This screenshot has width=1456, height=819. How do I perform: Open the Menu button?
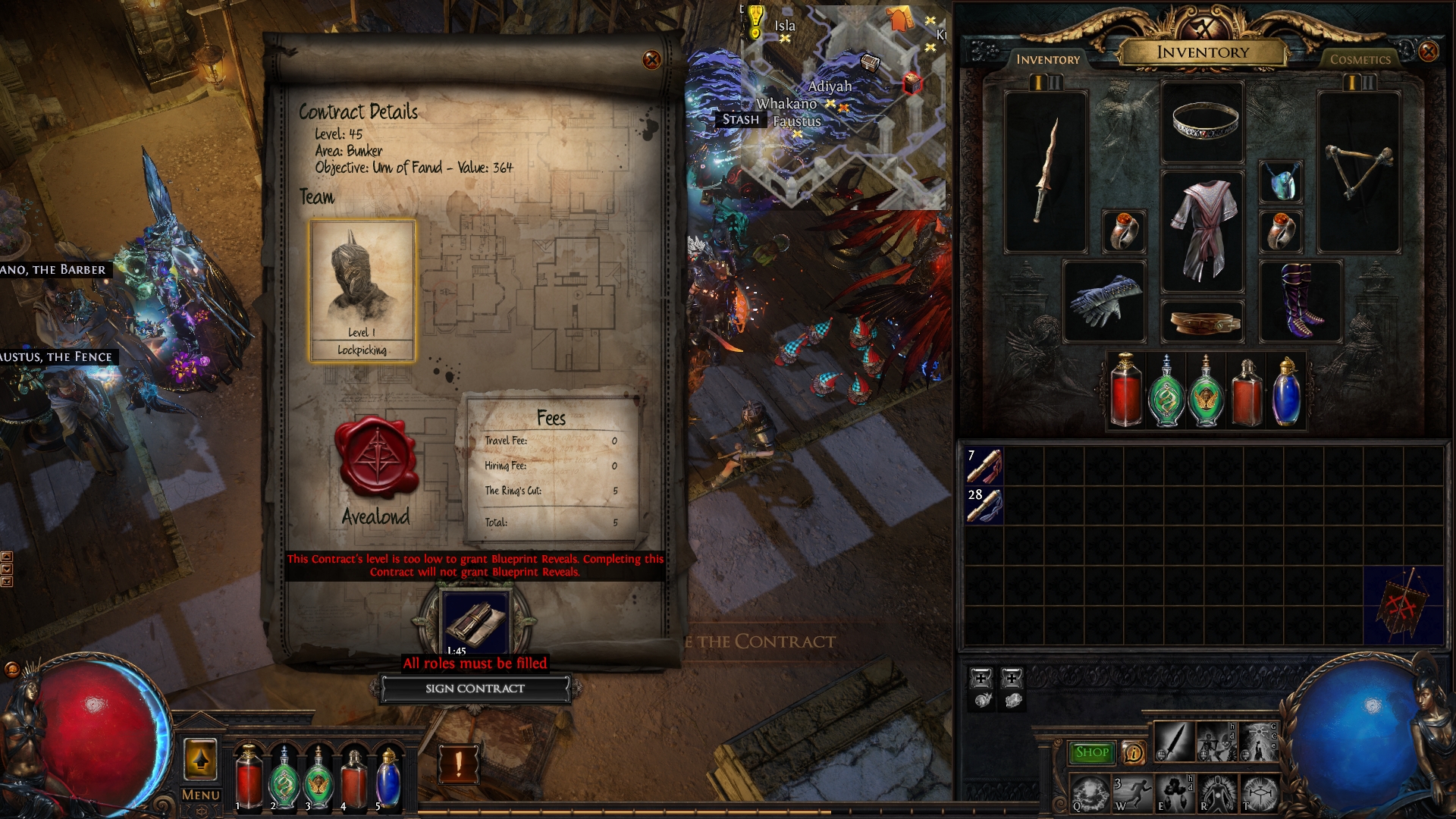(x=201, y=795)
